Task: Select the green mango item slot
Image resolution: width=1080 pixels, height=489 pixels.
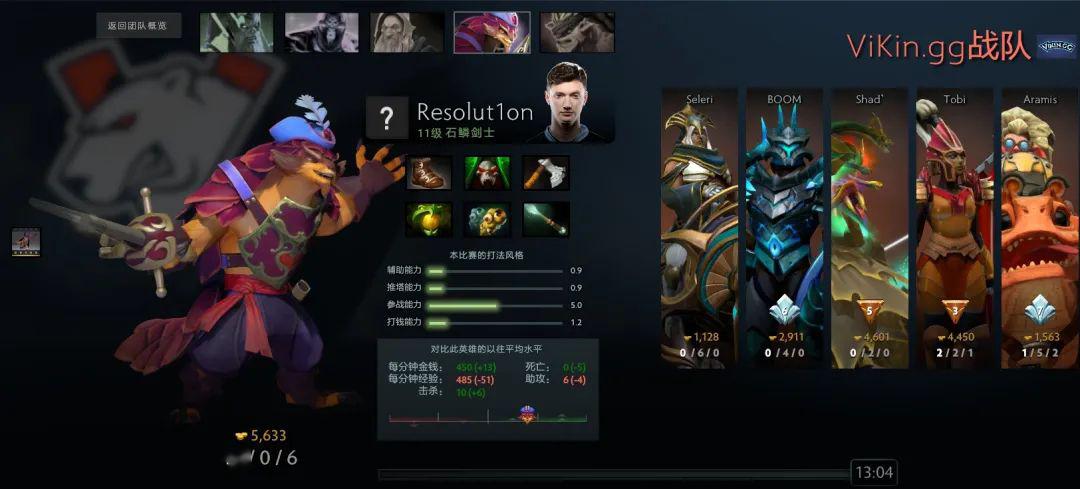Action: (x=429, y=219)
